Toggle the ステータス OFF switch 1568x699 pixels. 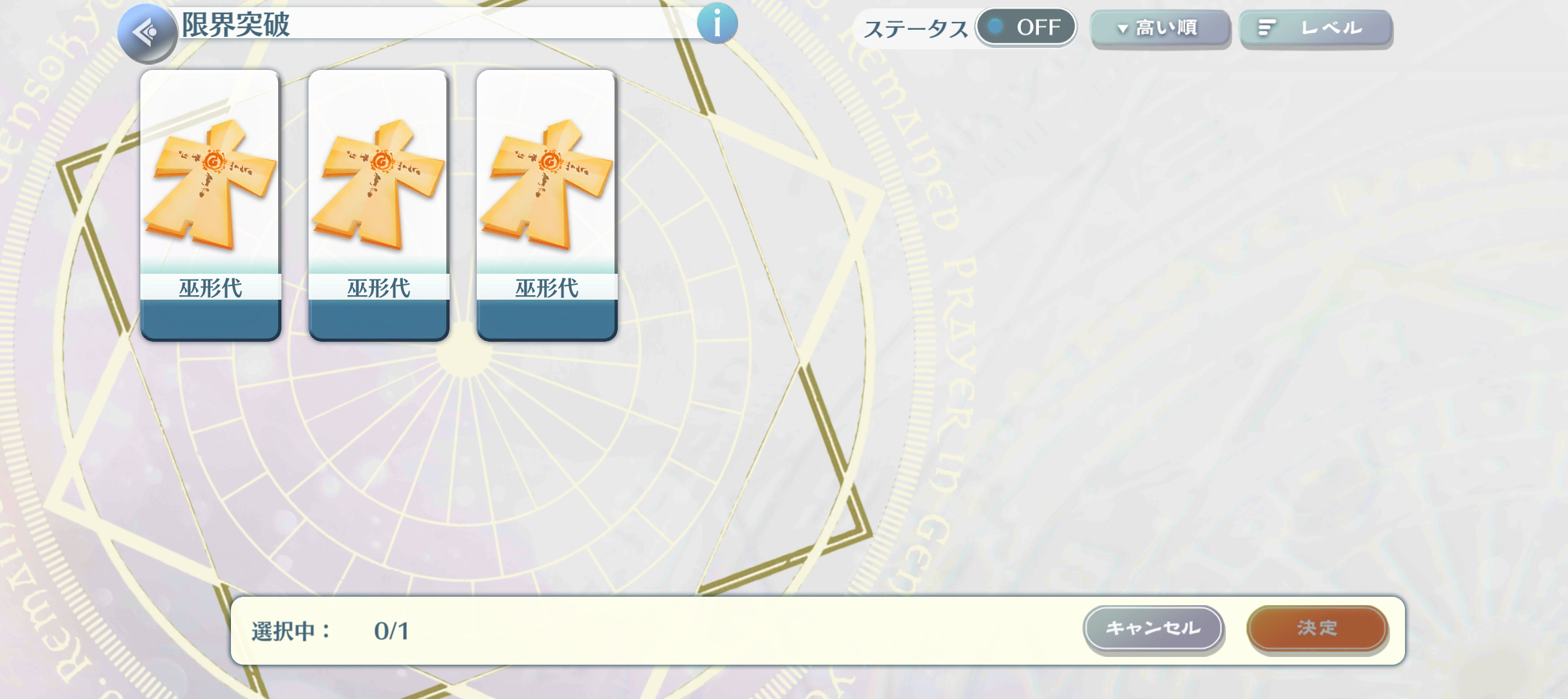click(x=1025, y=27)
